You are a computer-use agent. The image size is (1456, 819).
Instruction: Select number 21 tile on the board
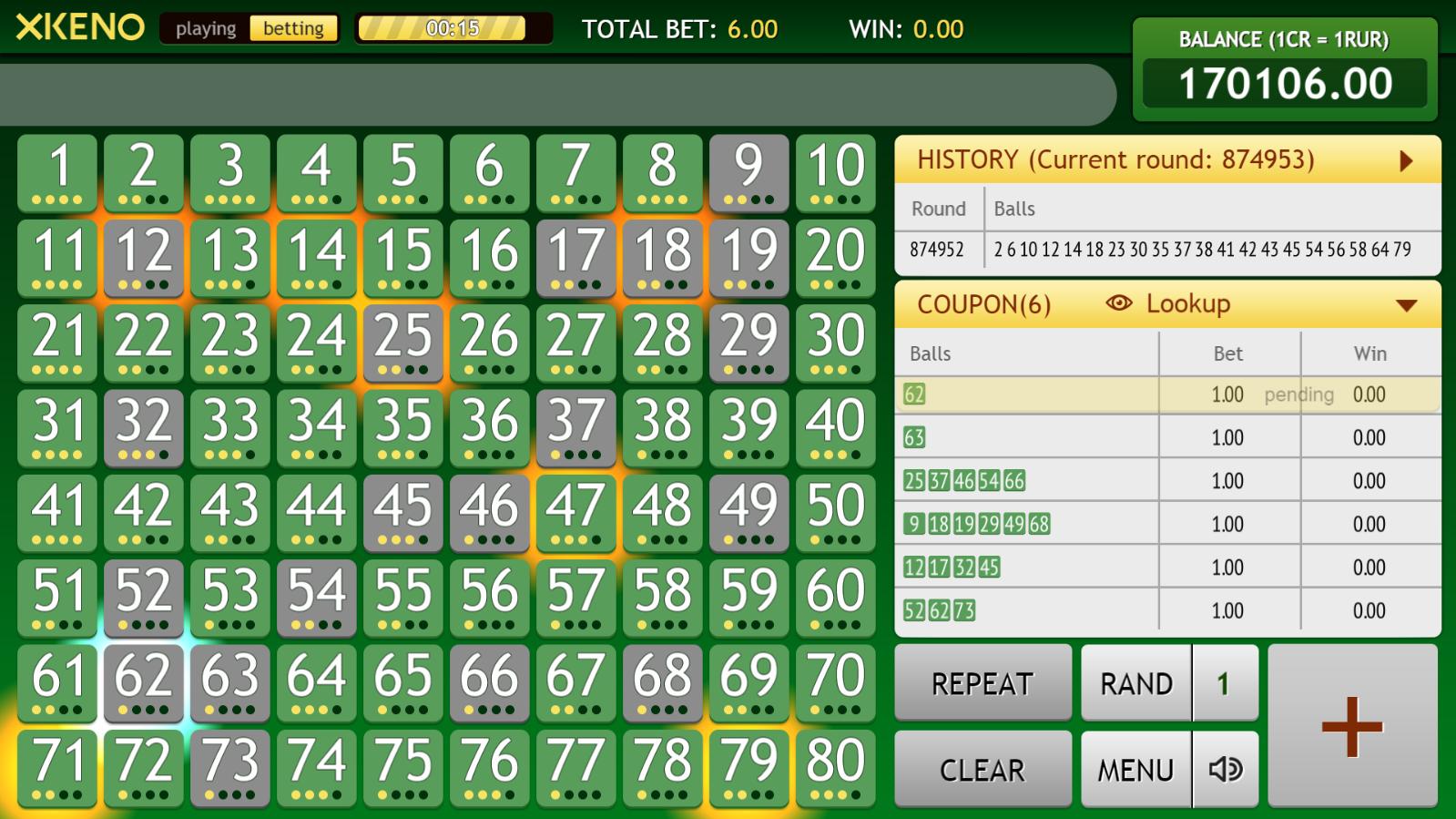pyautogui.click(x=57, y=343)
